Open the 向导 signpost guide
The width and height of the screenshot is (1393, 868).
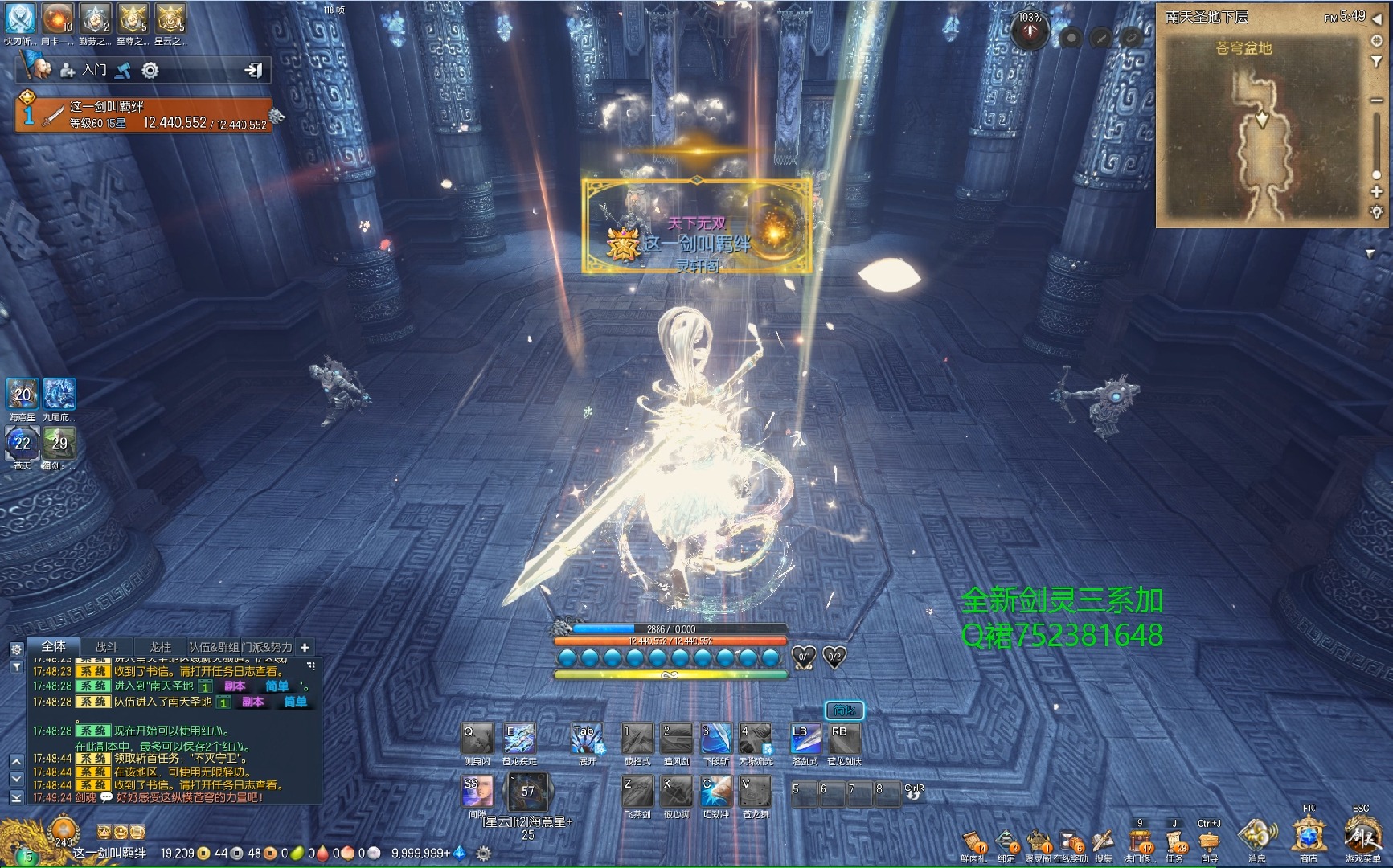pos(1209,841)
